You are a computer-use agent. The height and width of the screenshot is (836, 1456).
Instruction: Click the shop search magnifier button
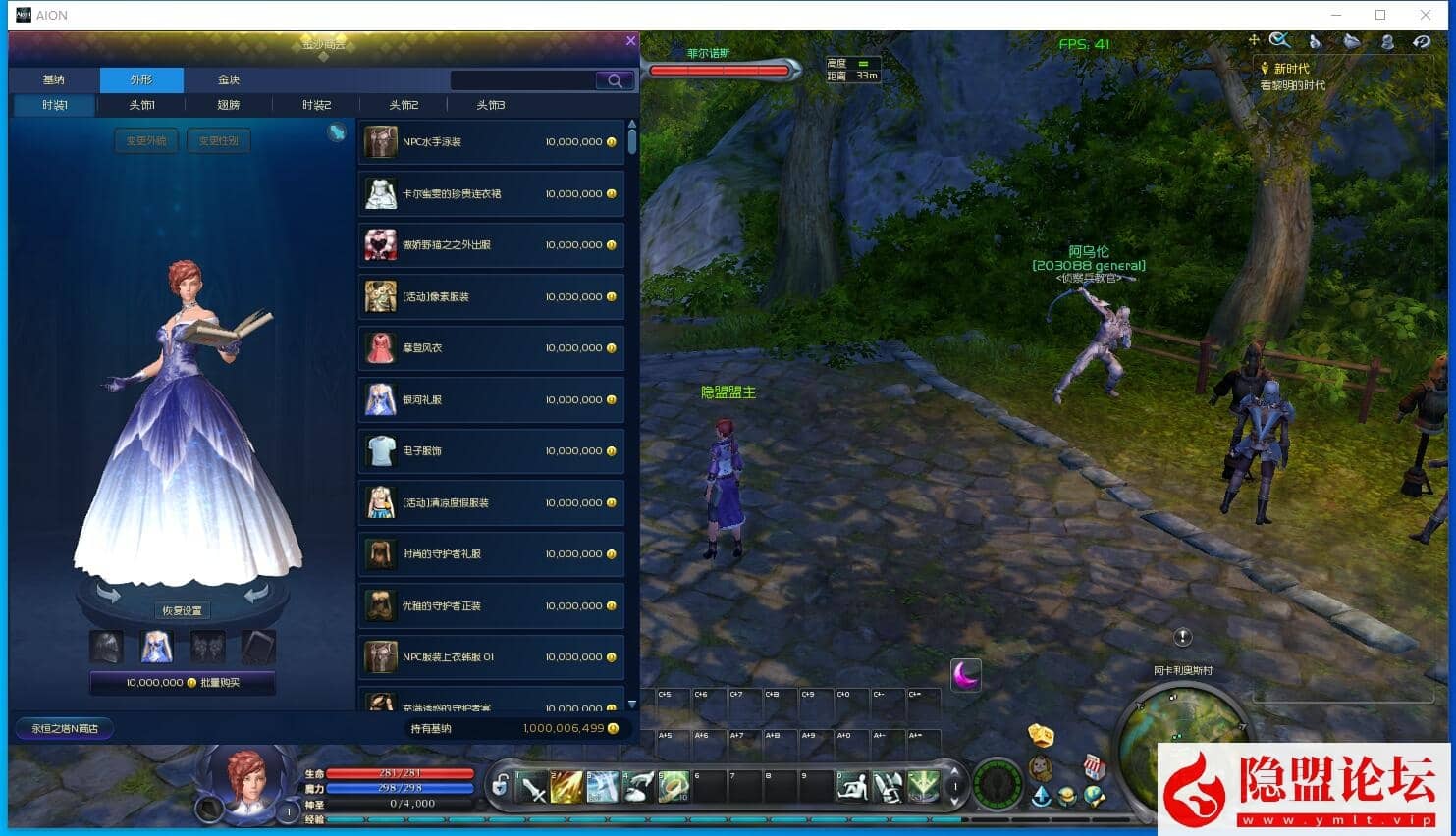(x=615, y=80)
